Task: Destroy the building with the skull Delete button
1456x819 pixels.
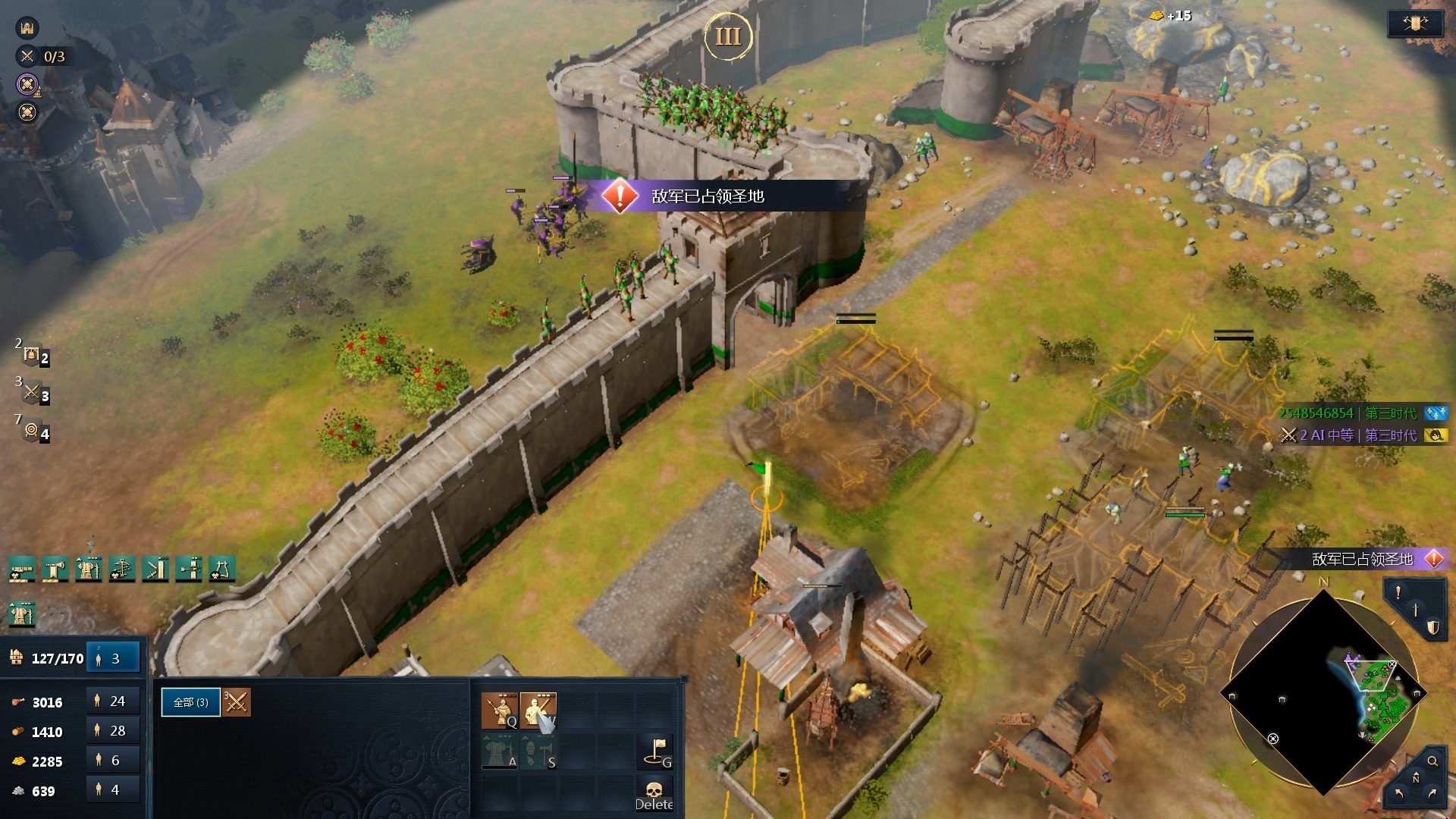Action: tap(654, 795)
